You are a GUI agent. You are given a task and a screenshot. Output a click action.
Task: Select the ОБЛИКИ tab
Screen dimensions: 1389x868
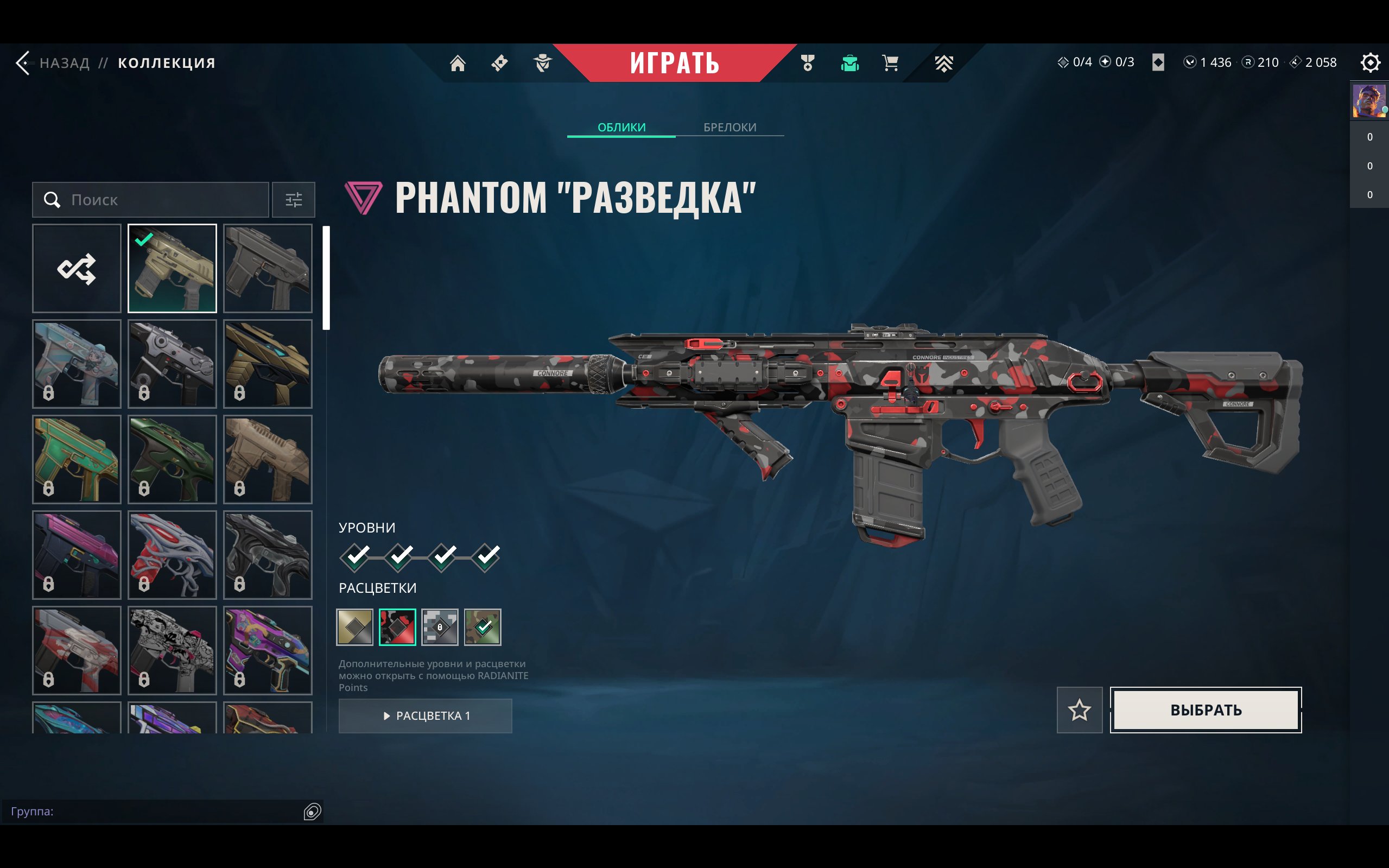point(621,127)
